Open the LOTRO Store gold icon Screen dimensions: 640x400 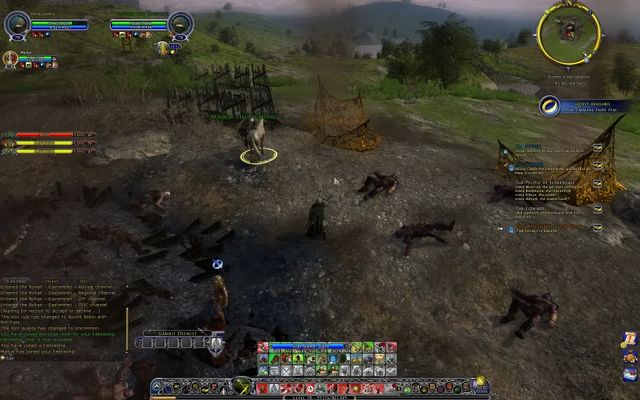[480, 380]
